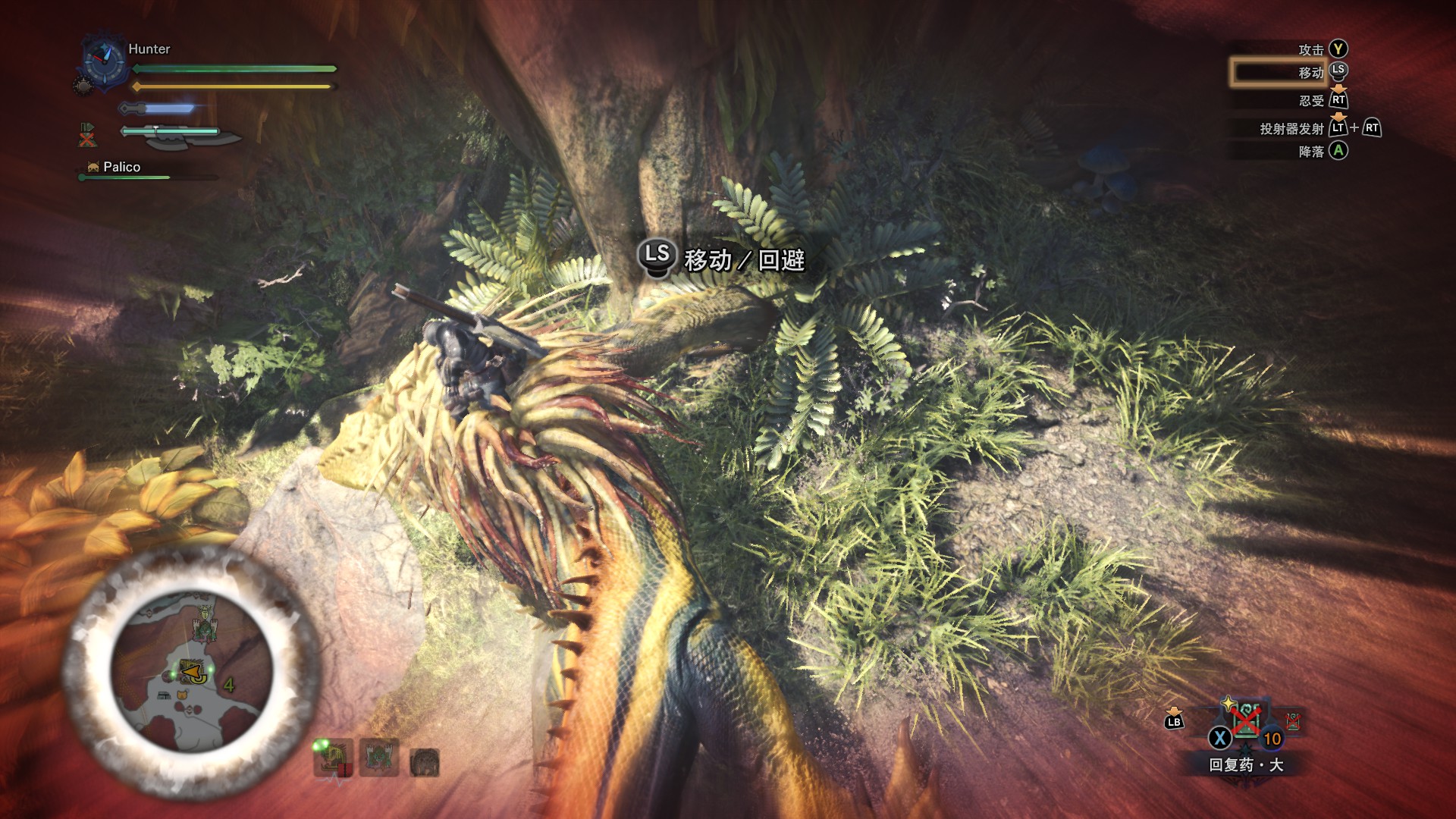The image size is (1456, 819).
Task: Select the yellow crested monster target icon
Action: (x=333, y=758)
